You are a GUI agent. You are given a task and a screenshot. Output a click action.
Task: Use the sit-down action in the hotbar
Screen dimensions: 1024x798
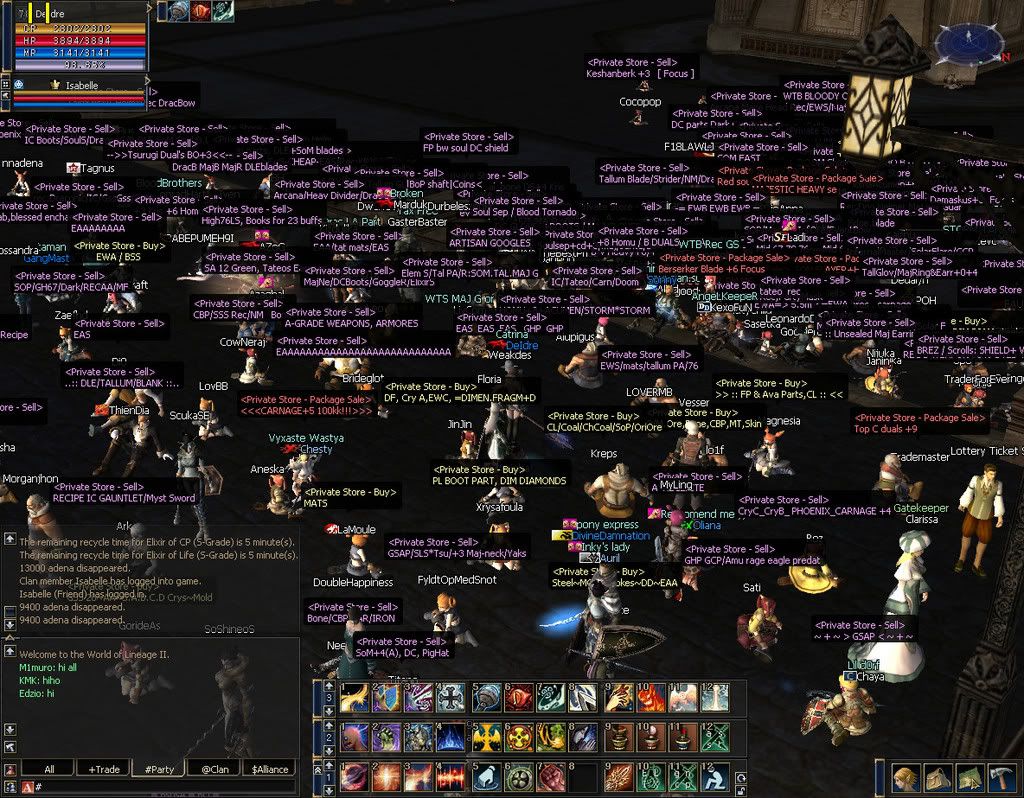tap(713, 778)
